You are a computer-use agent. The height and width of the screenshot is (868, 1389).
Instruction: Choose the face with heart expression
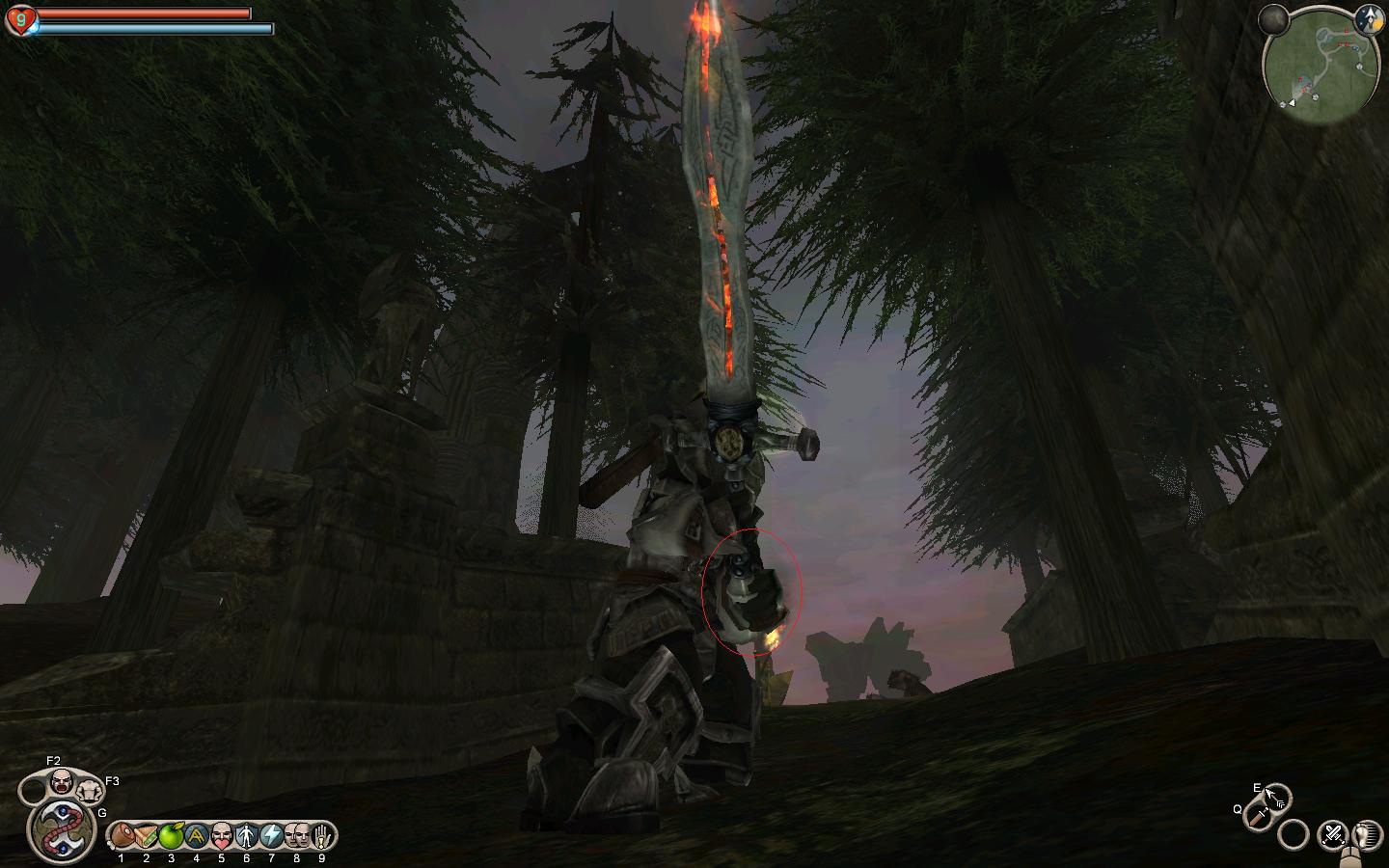(222, 835)
